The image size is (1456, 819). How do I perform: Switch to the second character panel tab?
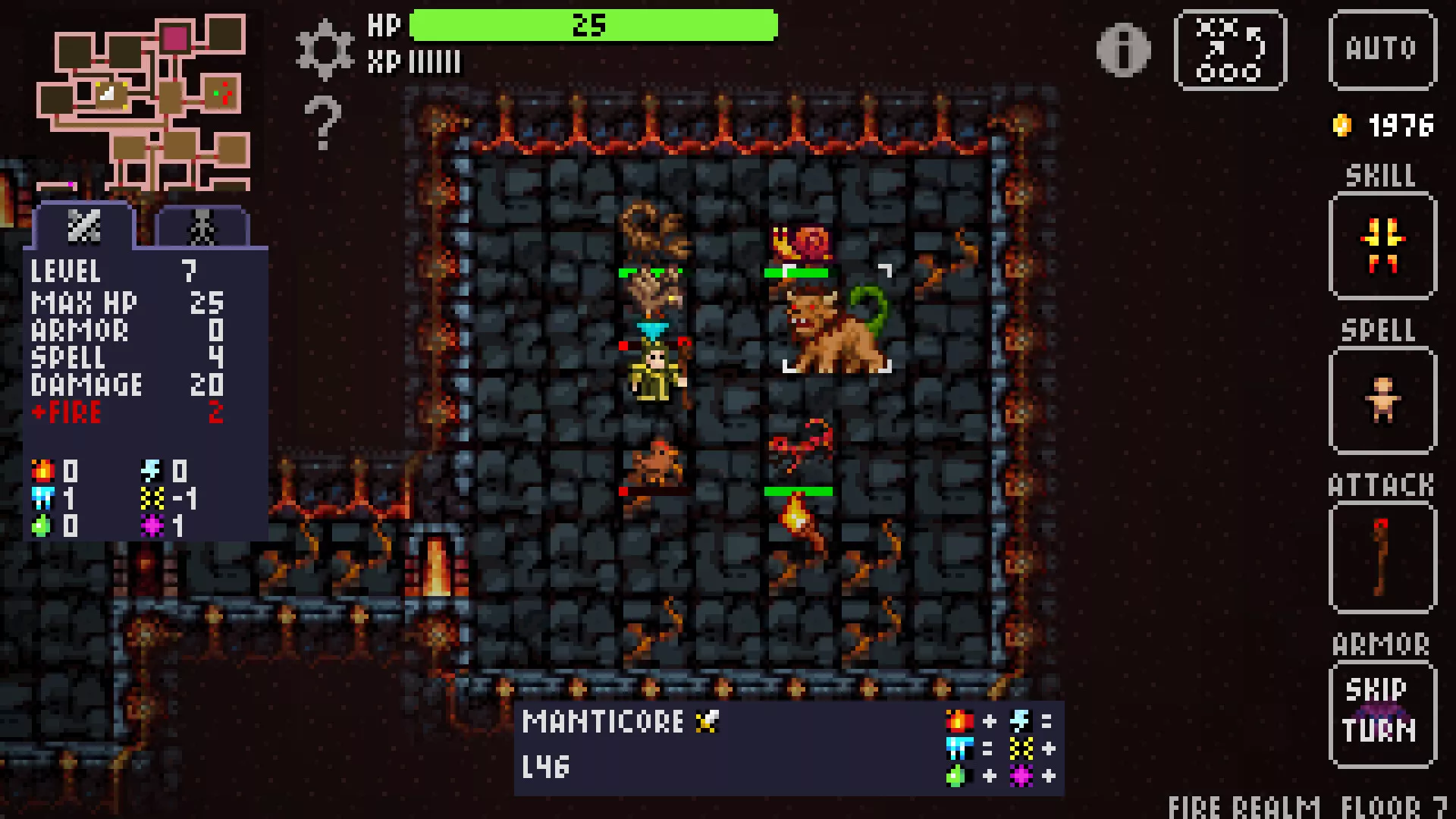(x=202, y=227)
